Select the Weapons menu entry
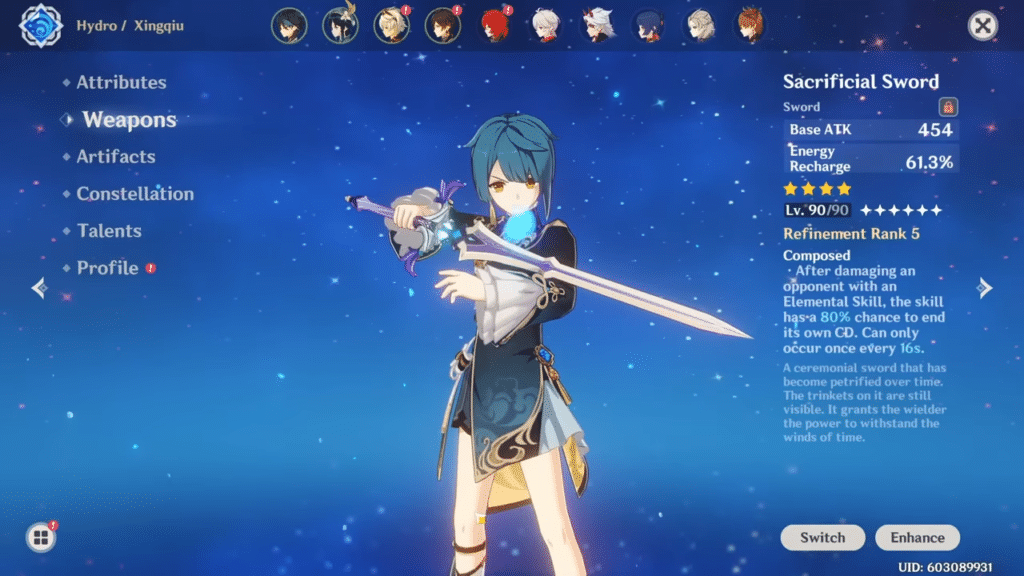The image size is (1024, 576). click(x=129, y=120)
